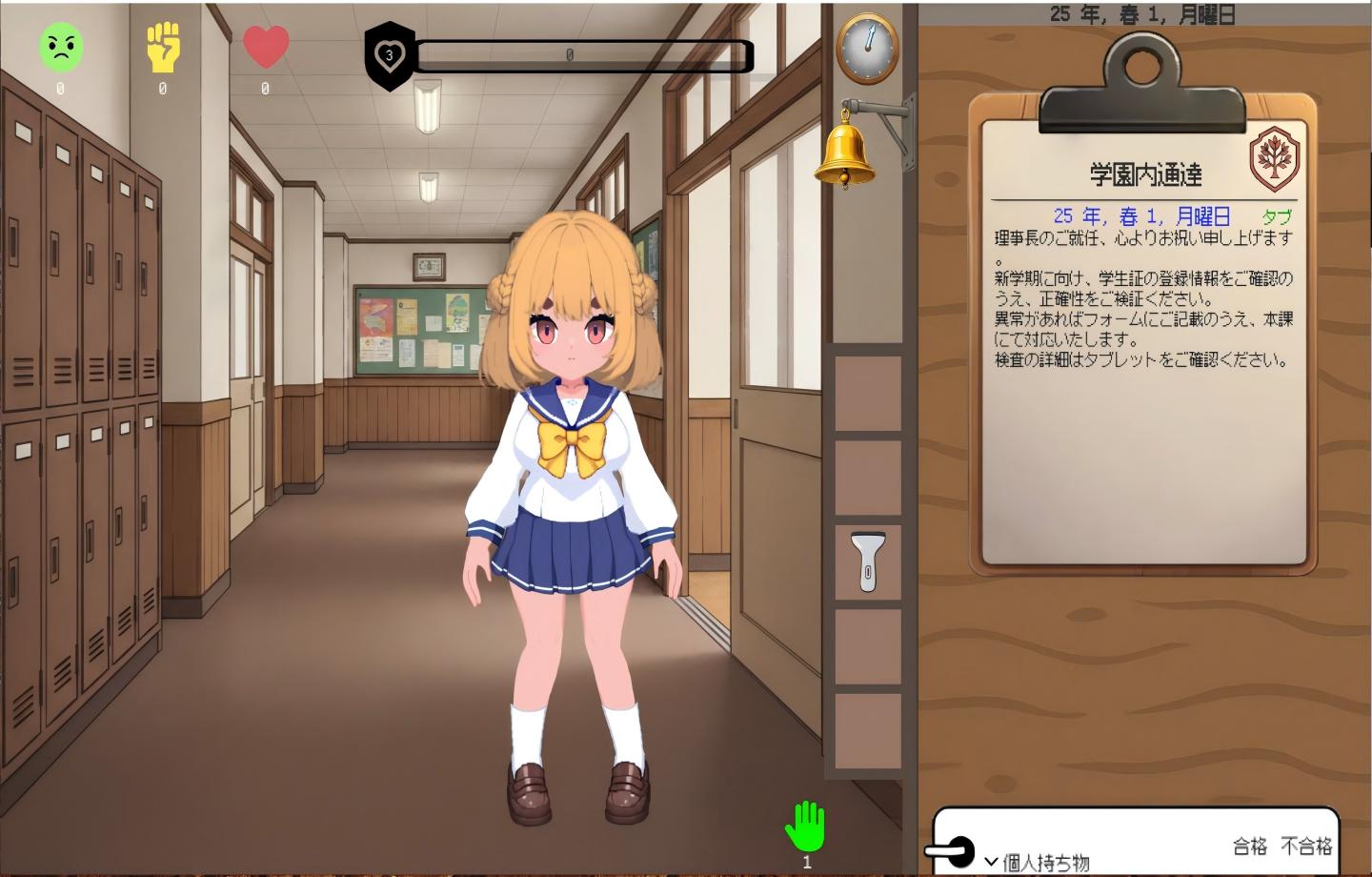Select the green hand tool
Screen dimensions: 1372x877
coord(807,826)
